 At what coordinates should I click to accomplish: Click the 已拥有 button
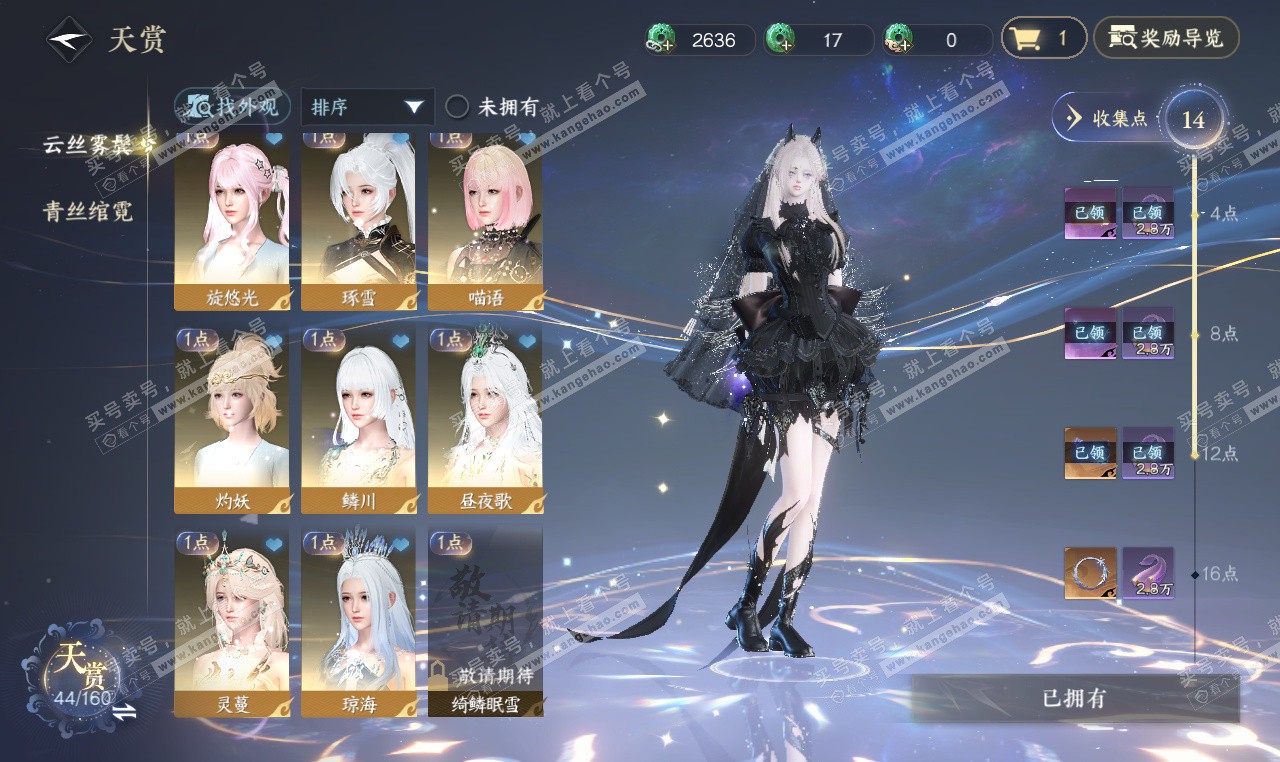pyautogui.click(x=1074, y=698)
